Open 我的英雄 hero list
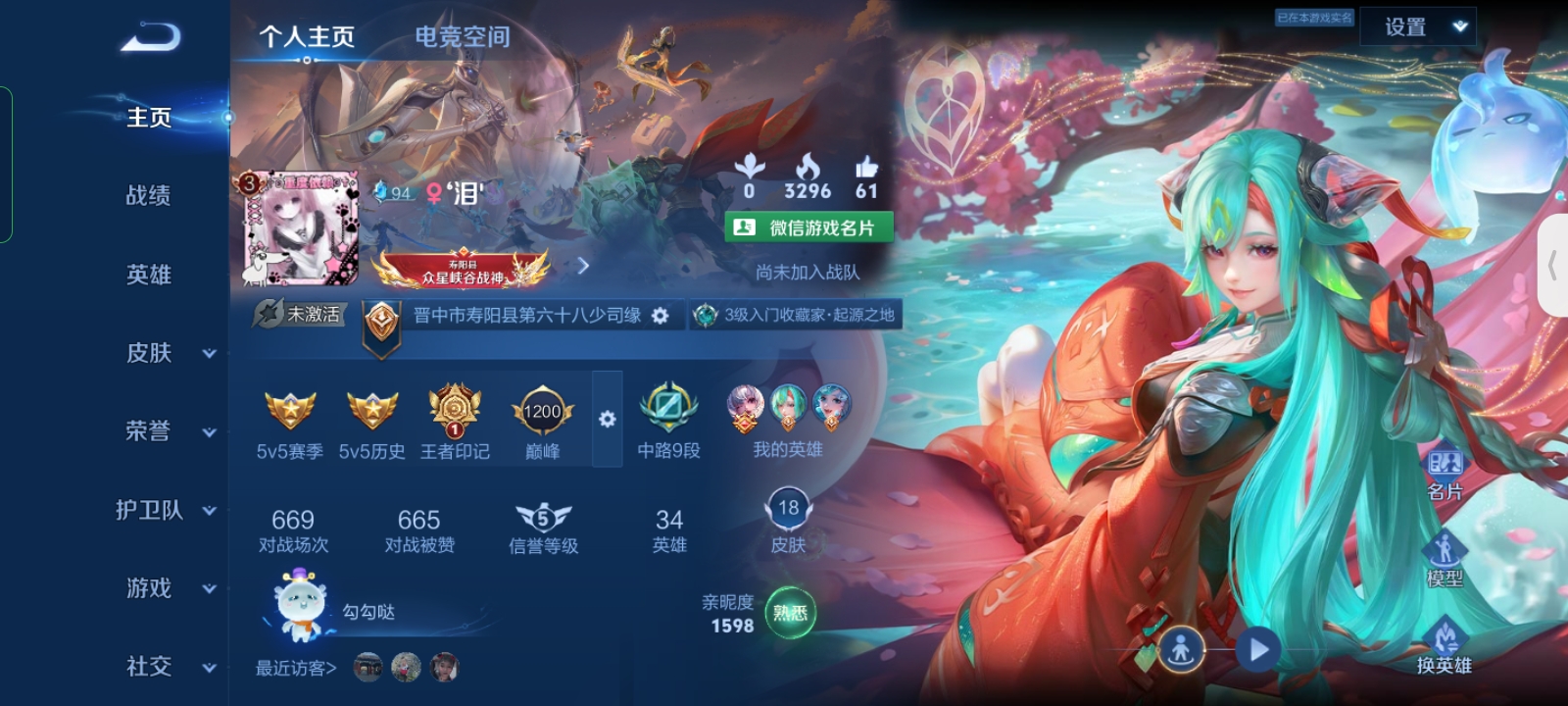1568x706 pixels. [x=788, y=422]
